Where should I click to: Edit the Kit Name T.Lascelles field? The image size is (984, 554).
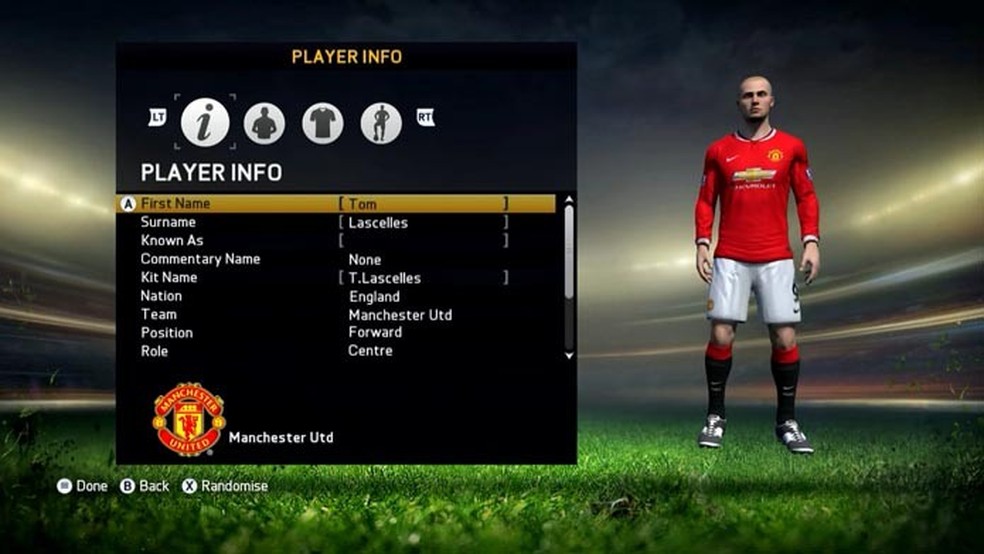423,278
